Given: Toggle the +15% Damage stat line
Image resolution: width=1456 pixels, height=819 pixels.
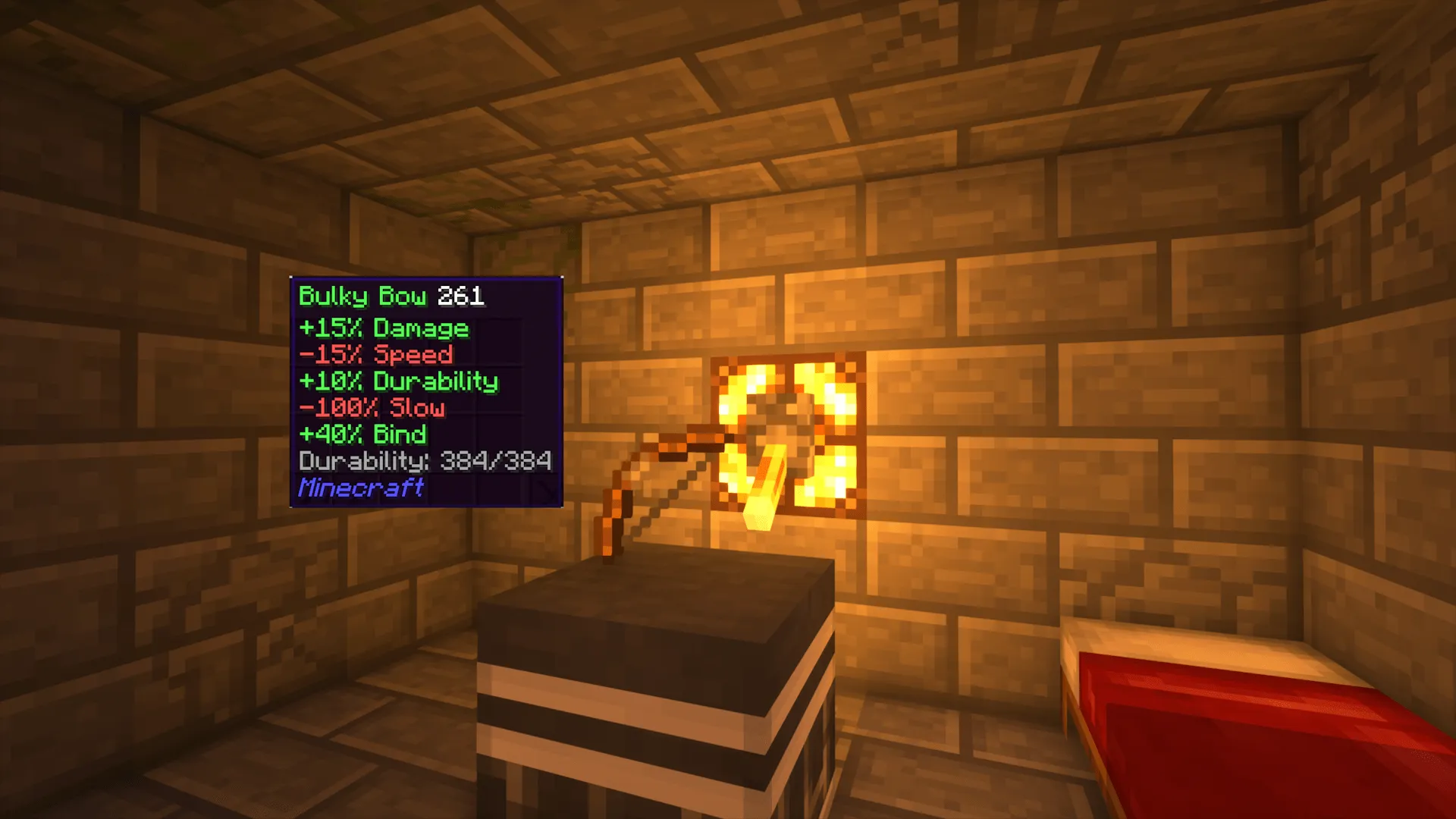Looking at the screenshot, I should [x=383, y=329].
